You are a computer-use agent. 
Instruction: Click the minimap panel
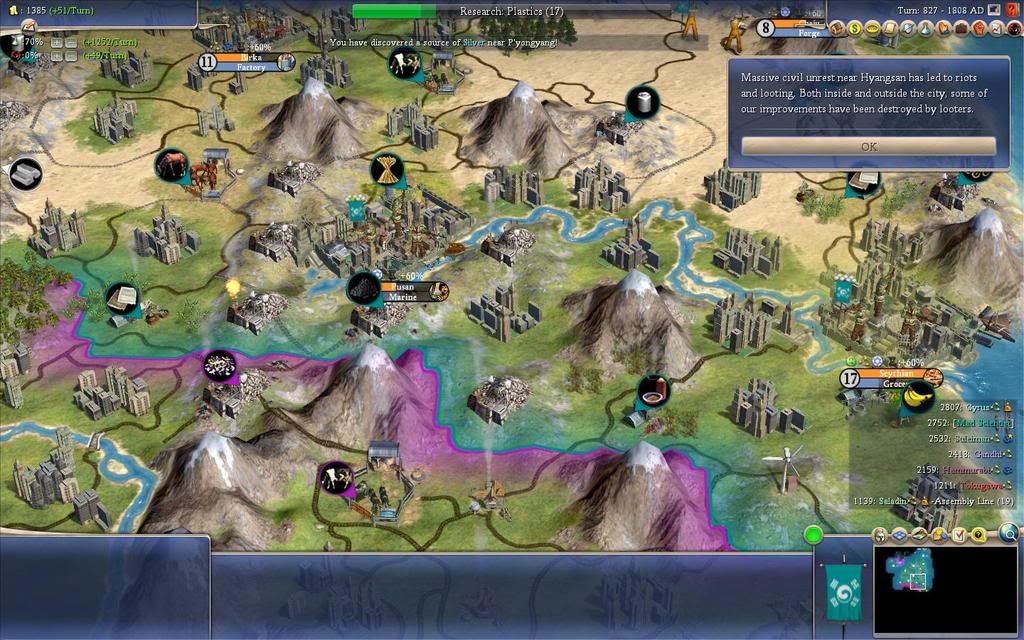(x=946, y=589)
